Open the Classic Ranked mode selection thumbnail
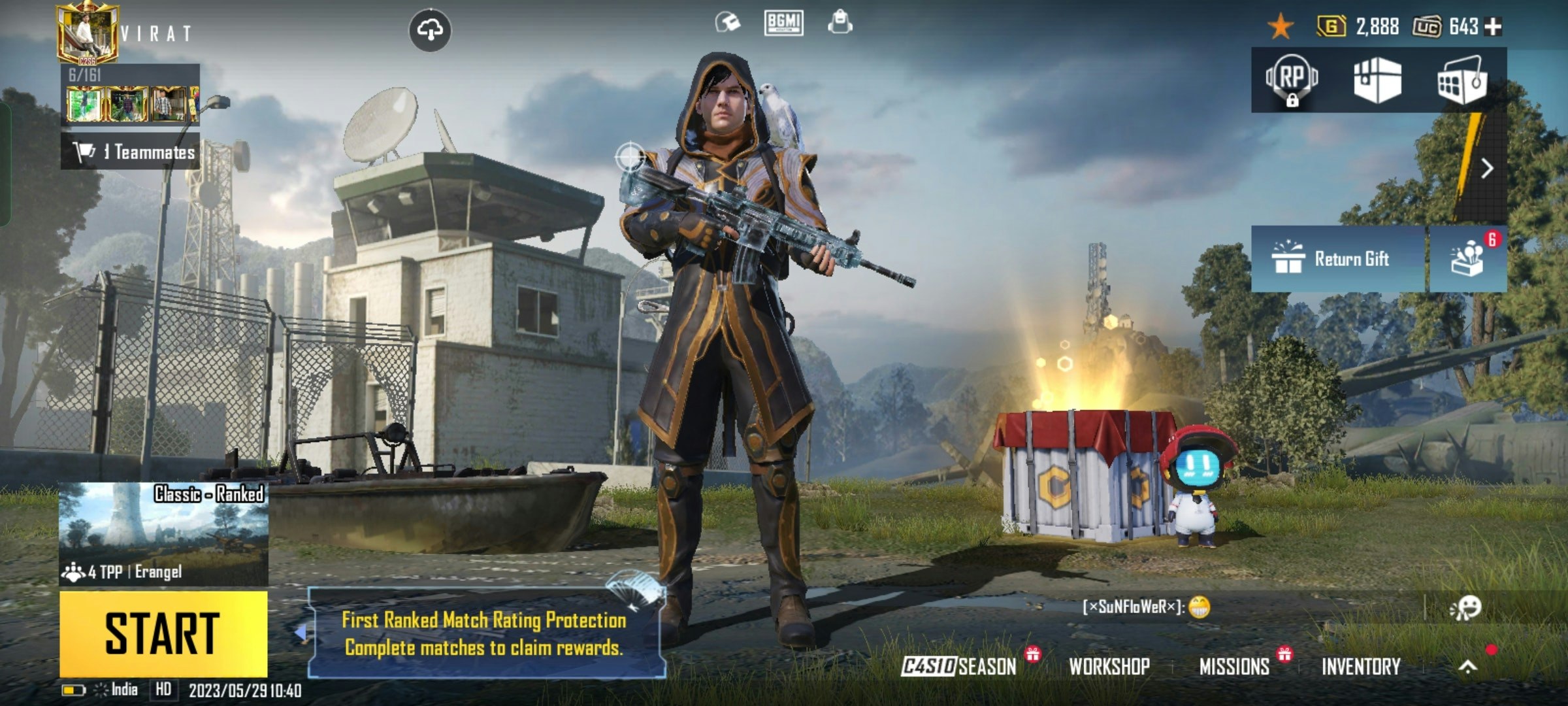 point(163,533)
